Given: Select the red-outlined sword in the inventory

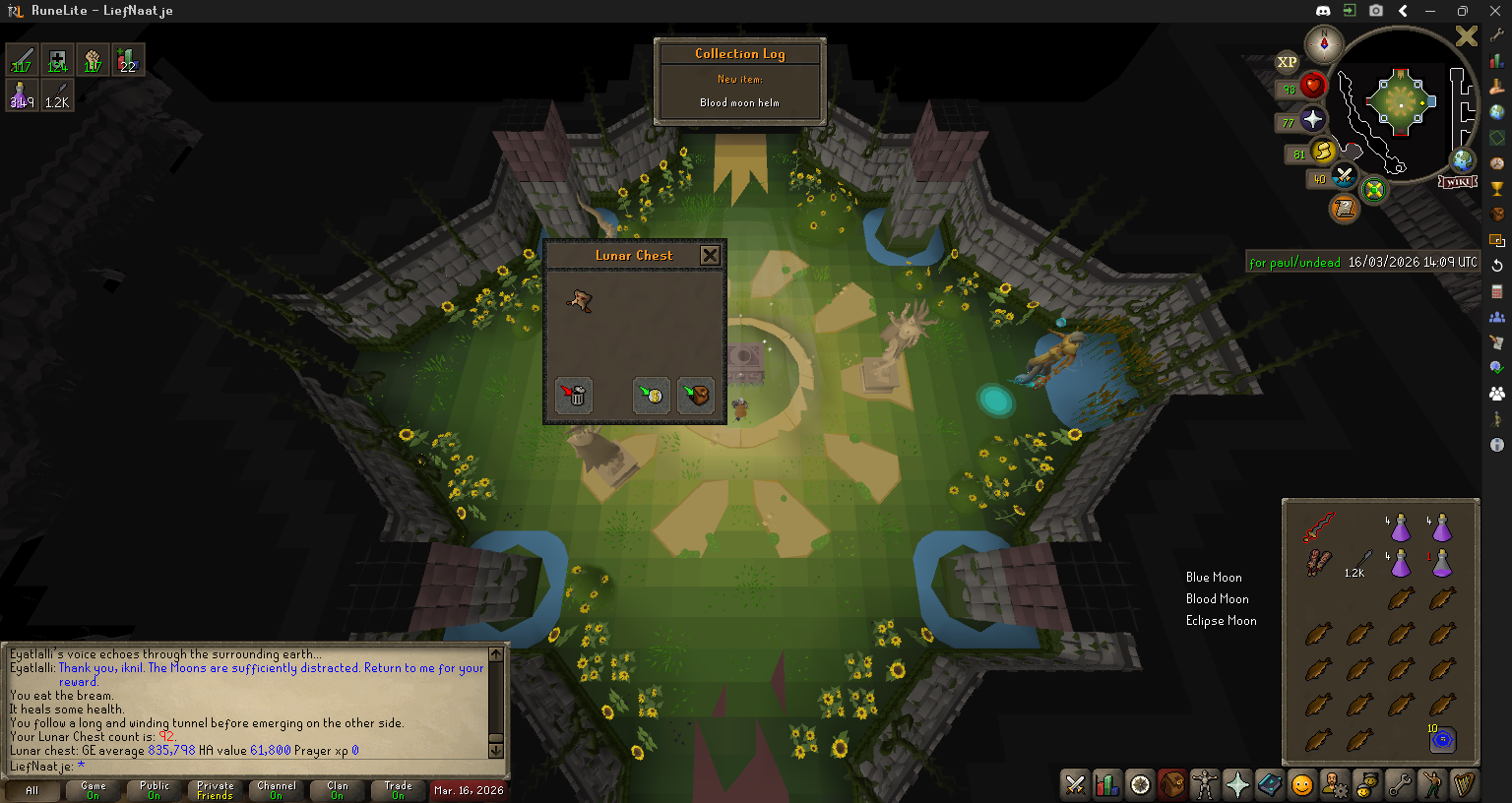Looking at the screenshot, I should tap(1318, 527).
